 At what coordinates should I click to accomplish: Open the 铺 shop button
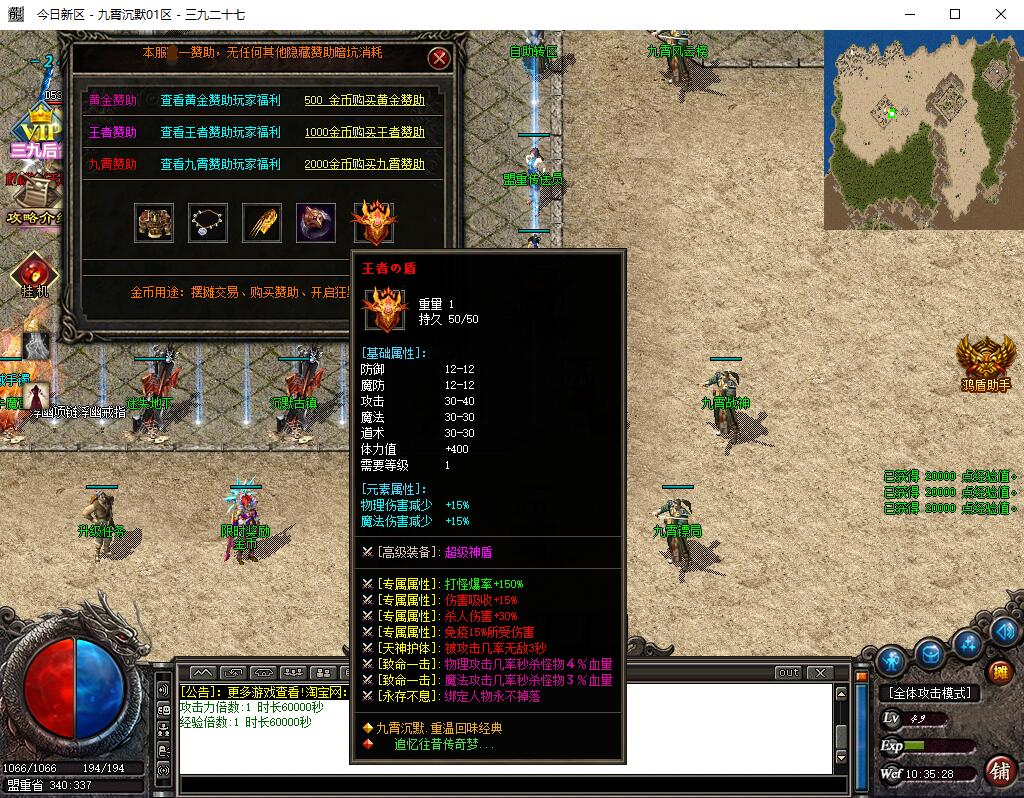coord(999,770)
